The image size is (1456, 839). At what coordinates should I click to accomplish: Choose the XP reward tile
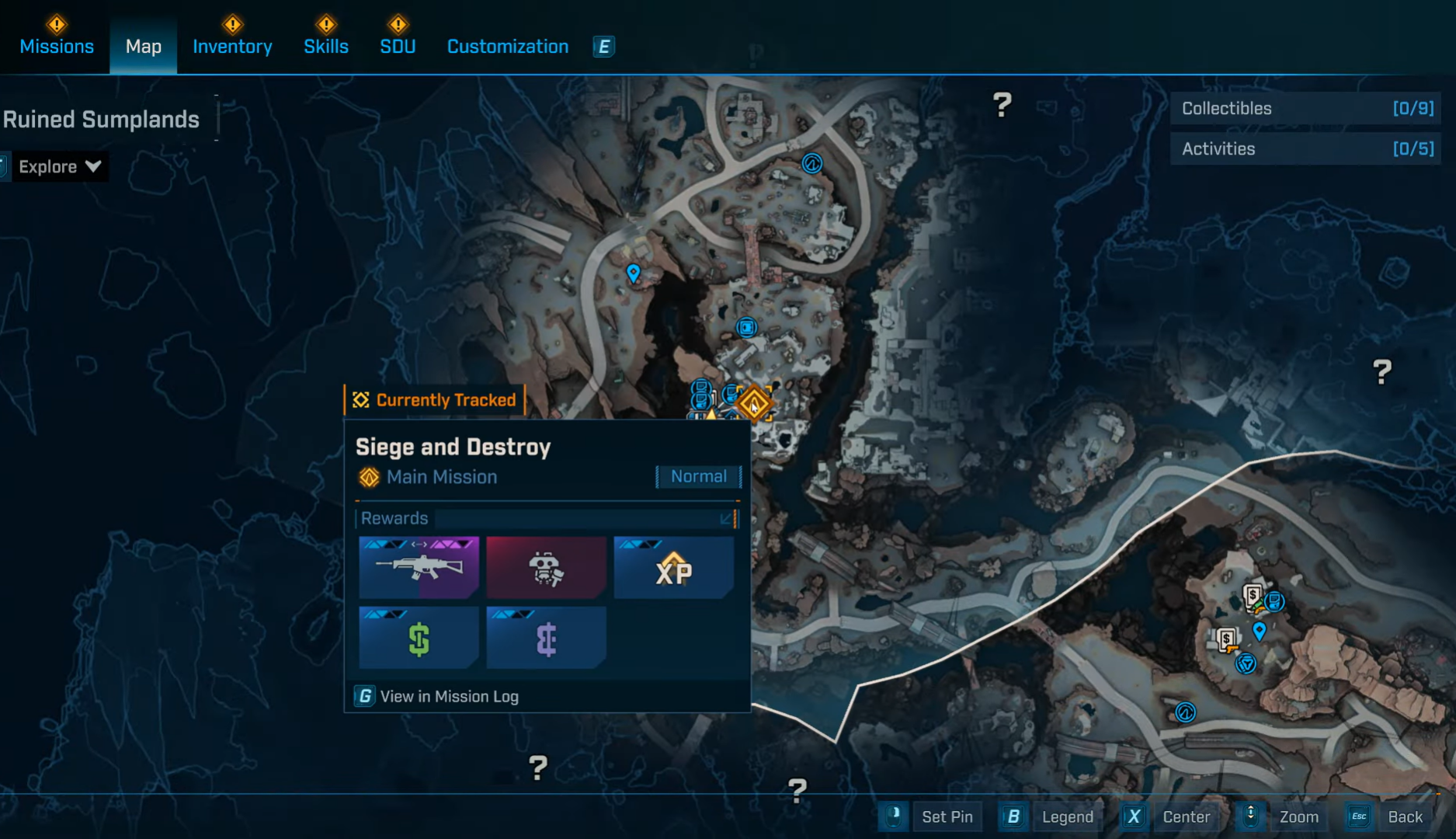673,568
